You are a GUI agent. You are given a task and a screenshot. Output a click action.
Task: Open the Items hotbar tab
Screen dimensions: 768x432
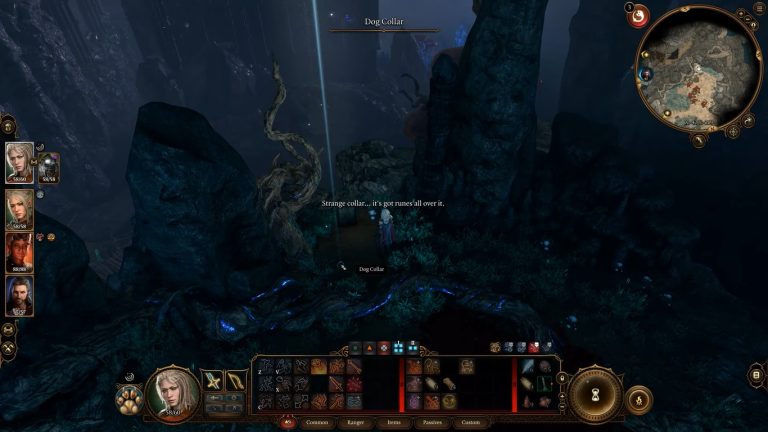tap(394, 423)
